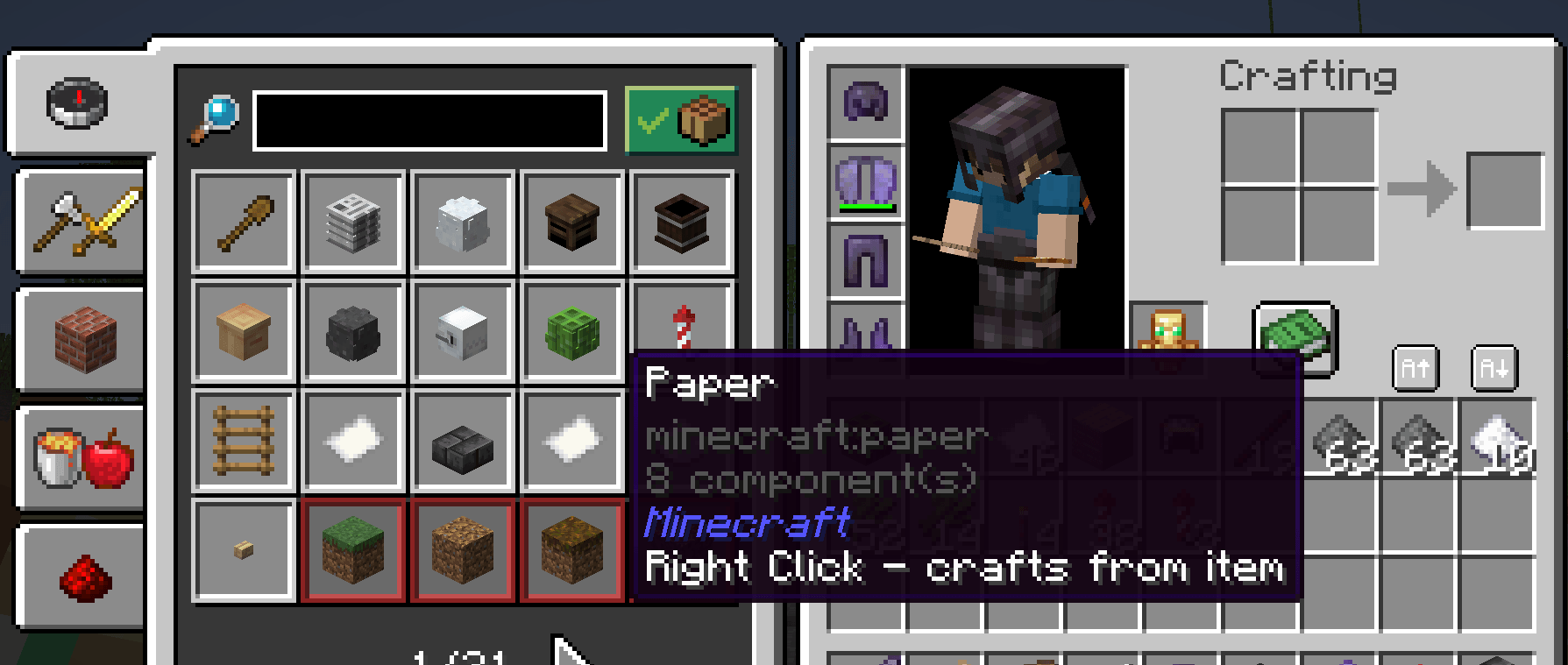This screenshot has width=1568, height=665.
Task: Click the candle item in the grid
Action: click(x=682, y=331)
